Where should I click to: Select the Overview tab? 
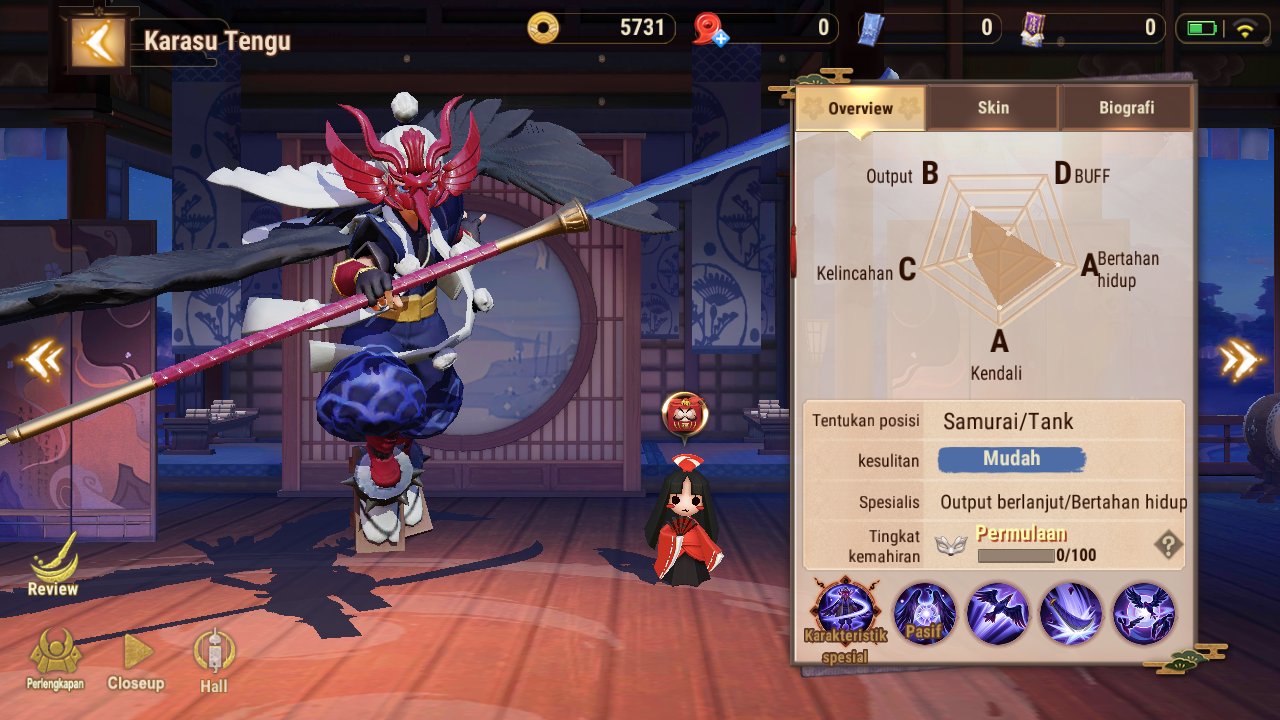pos(860,108)
